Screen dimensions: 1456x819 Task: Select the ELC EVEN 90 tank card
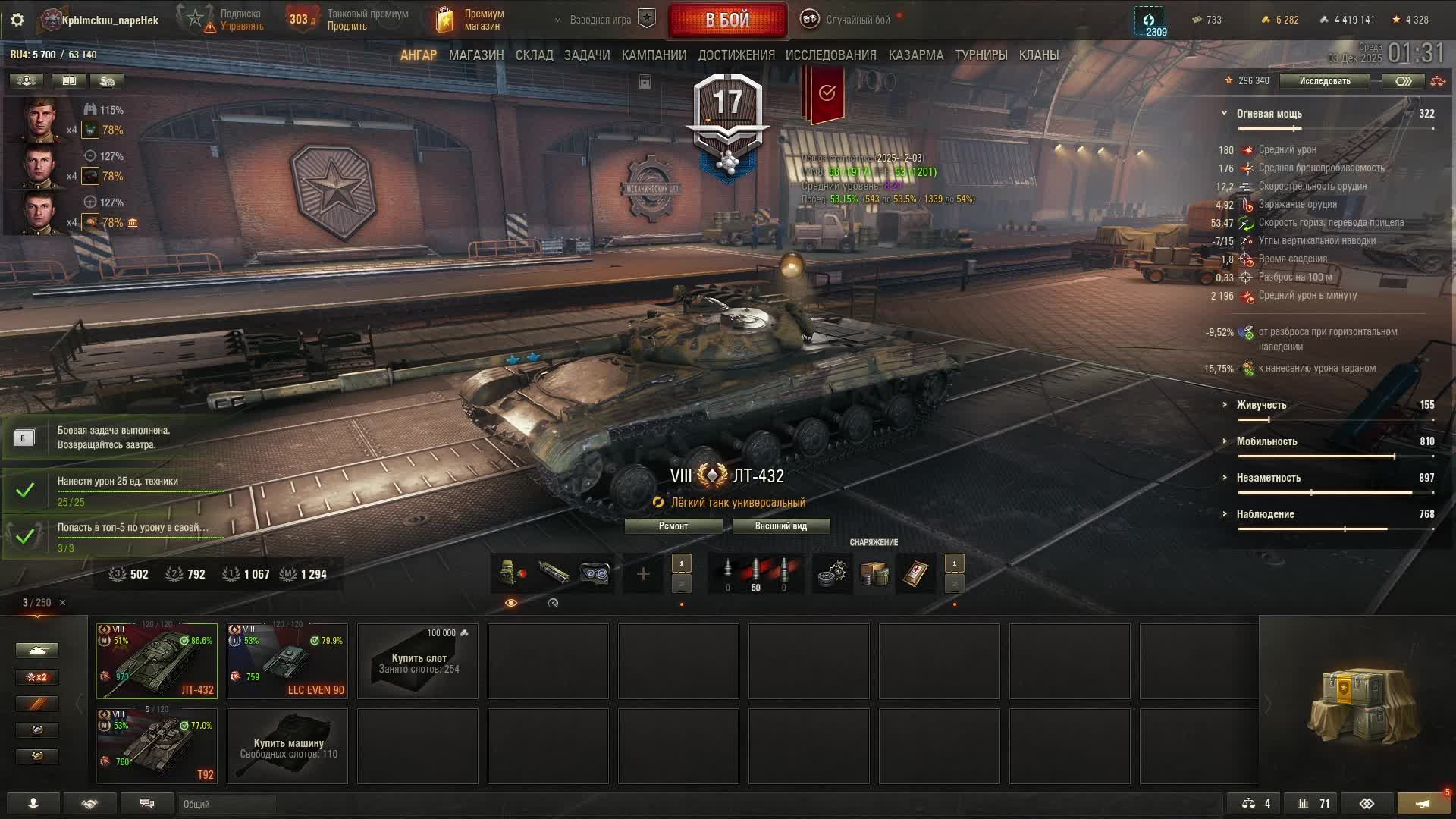click(x=287, y=661)
